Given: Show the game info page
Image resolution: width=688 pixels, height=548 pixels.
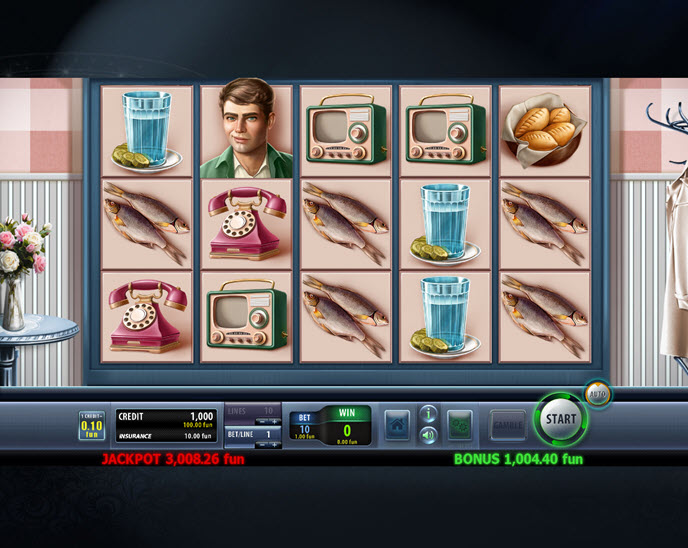Looking at the screenshot, I should [428, 413].
